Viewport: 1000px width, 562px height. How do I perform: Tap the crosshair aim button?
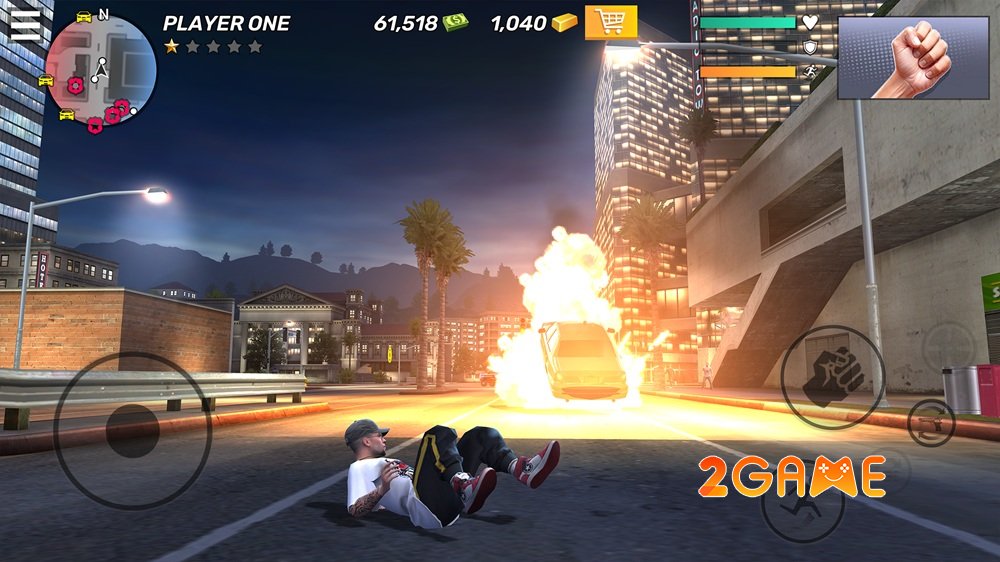pos(947,346)
